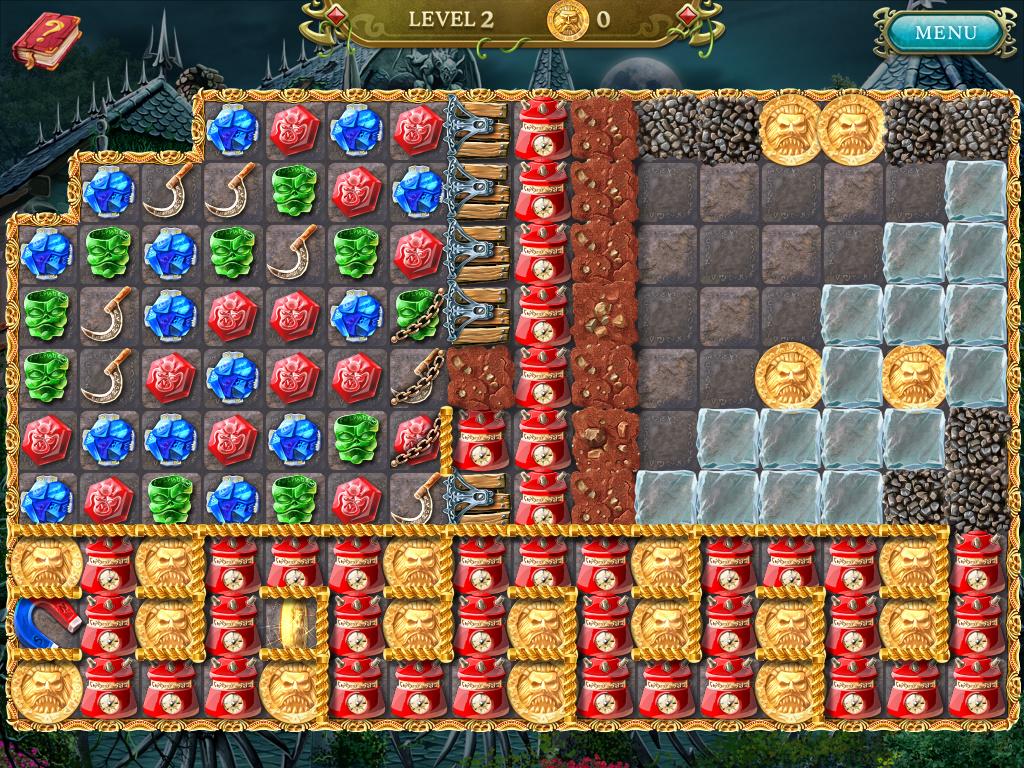Image resolution: width=1024 pixels, height=768 pixels.
Task: Select the chained green mask tile
Action: click(417, 314)
